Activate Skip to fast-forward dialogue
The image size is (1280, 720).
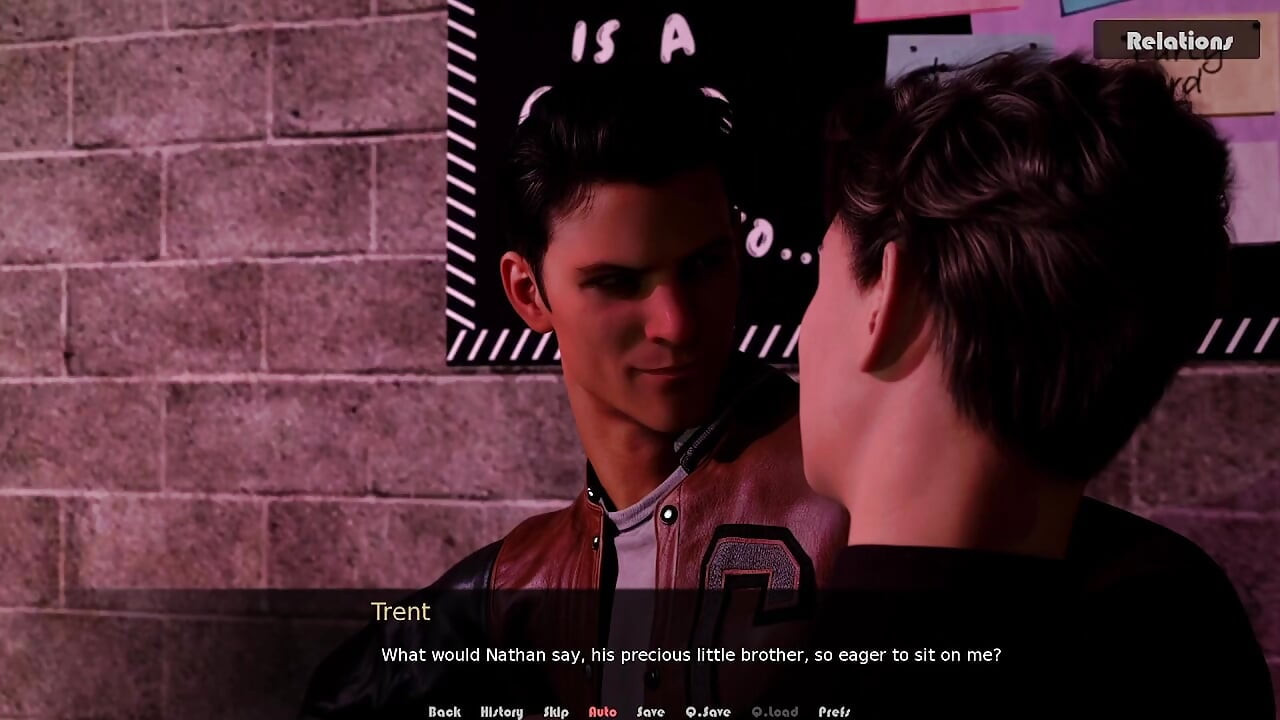[x=556, y=712]
